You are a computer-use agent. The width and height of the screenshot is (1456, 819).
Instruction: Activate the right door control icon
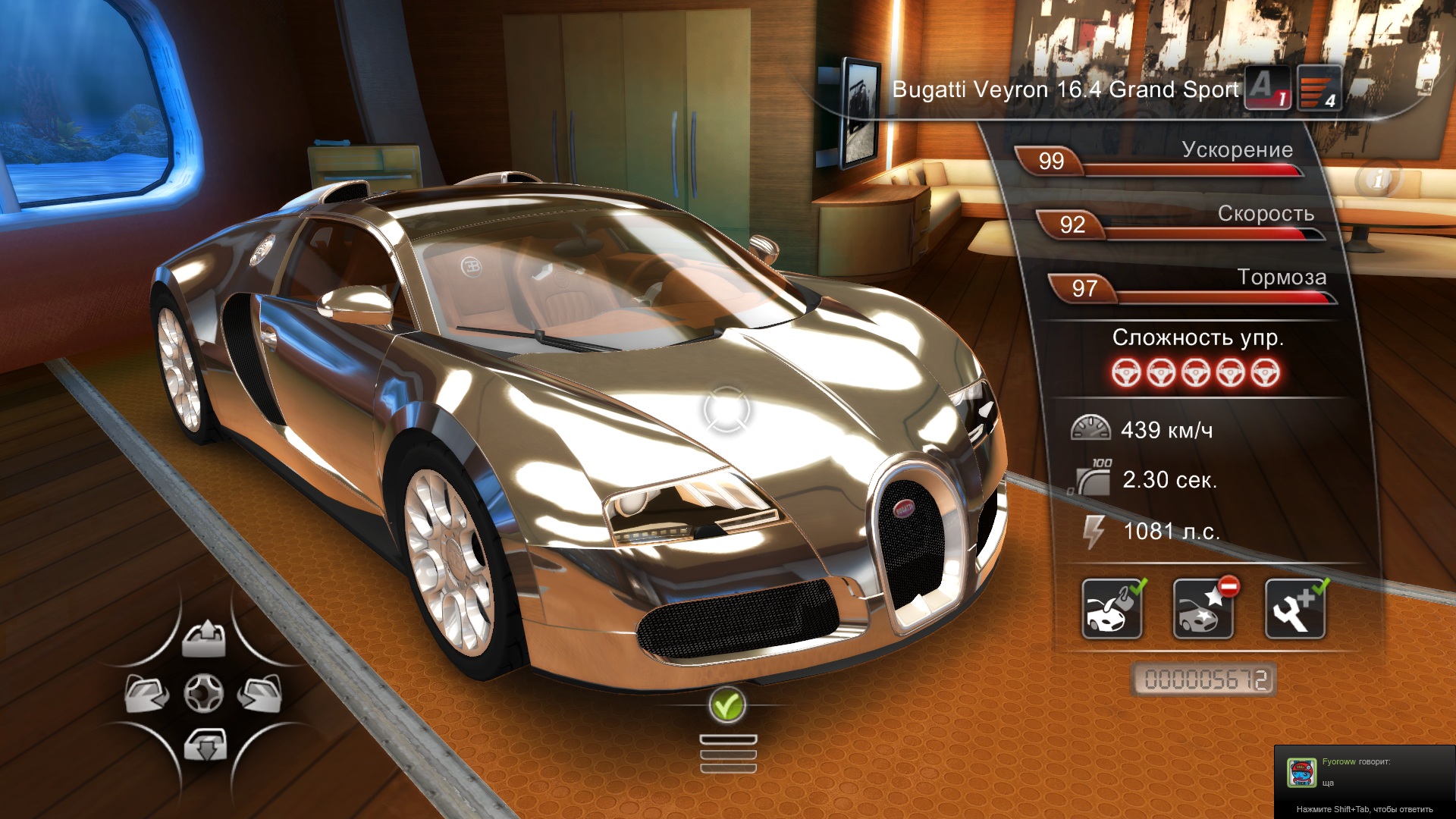tap(260, 693)
